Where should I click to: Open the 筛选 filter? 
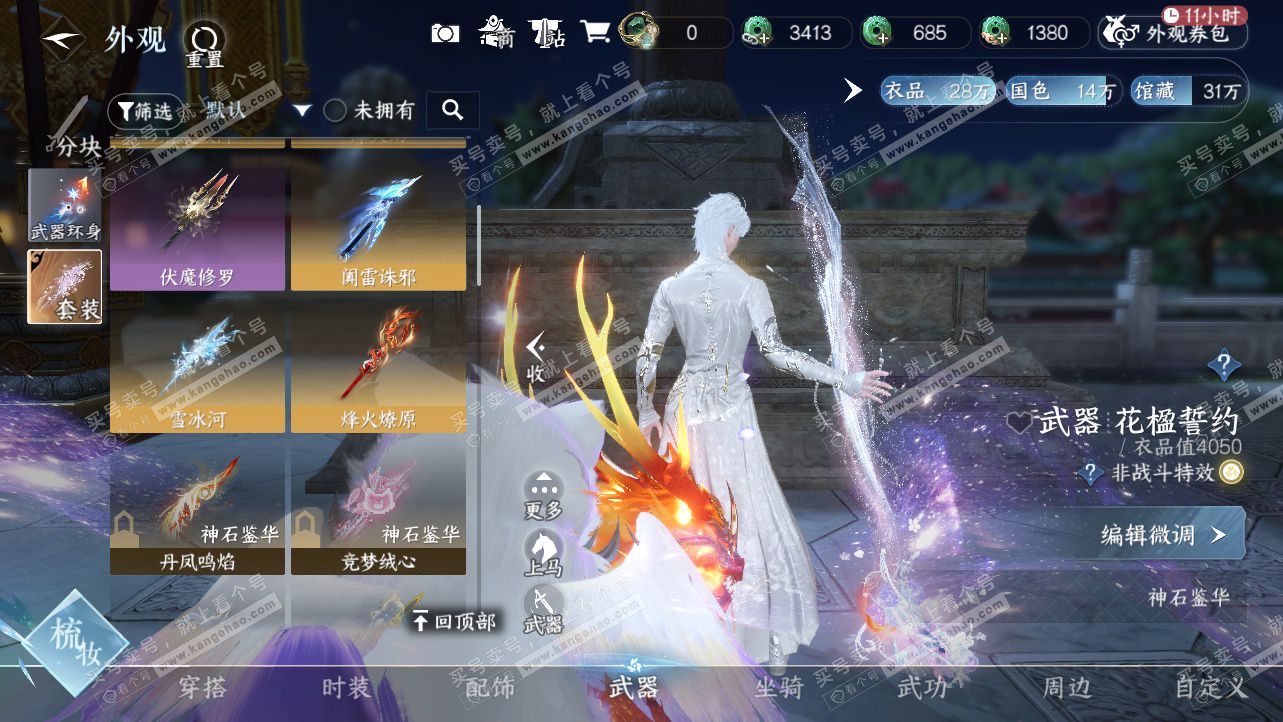click(141, 111)
